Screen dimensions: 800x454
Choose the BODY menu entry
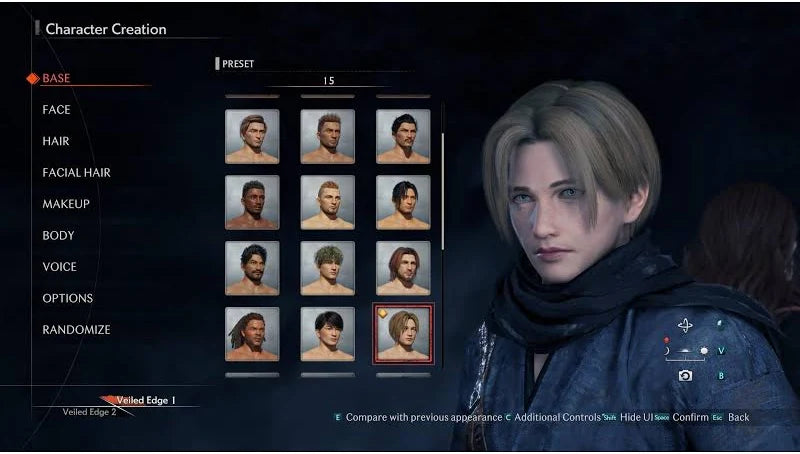pos(56,236)
